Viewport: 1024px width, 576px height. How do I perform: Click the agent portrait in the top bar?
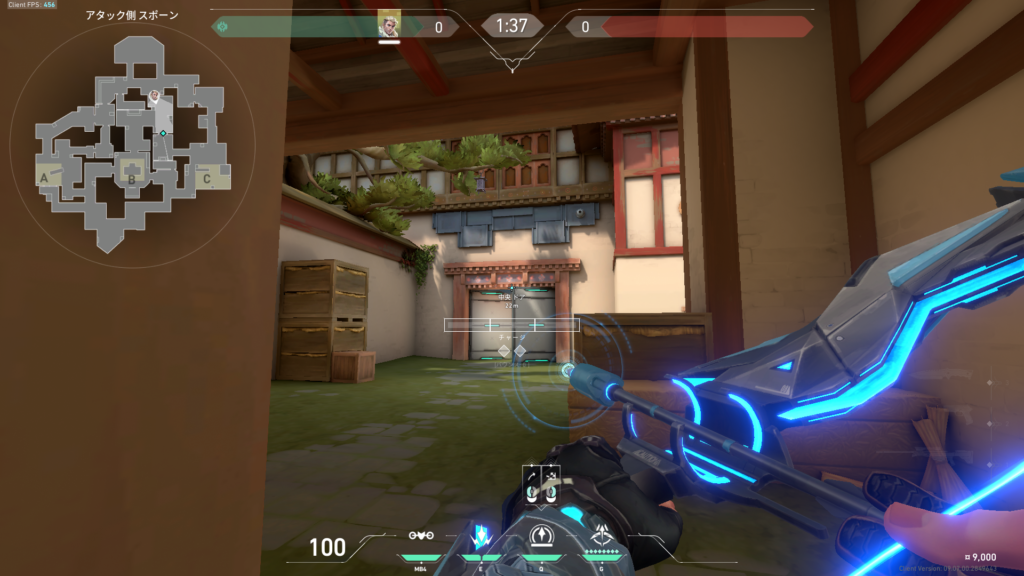pyautogui.click(x=389, y=26)
